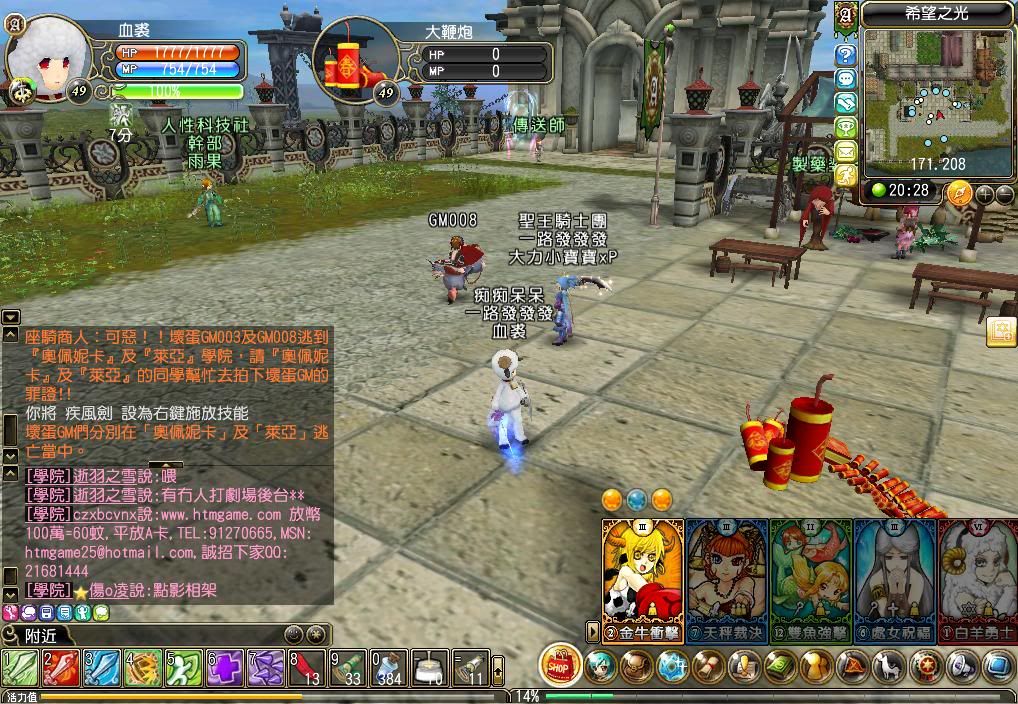The height and width of the screenshot is (704, 1018).
Task: Use the flaming red sword skill
Action: (x=61, y=666)
